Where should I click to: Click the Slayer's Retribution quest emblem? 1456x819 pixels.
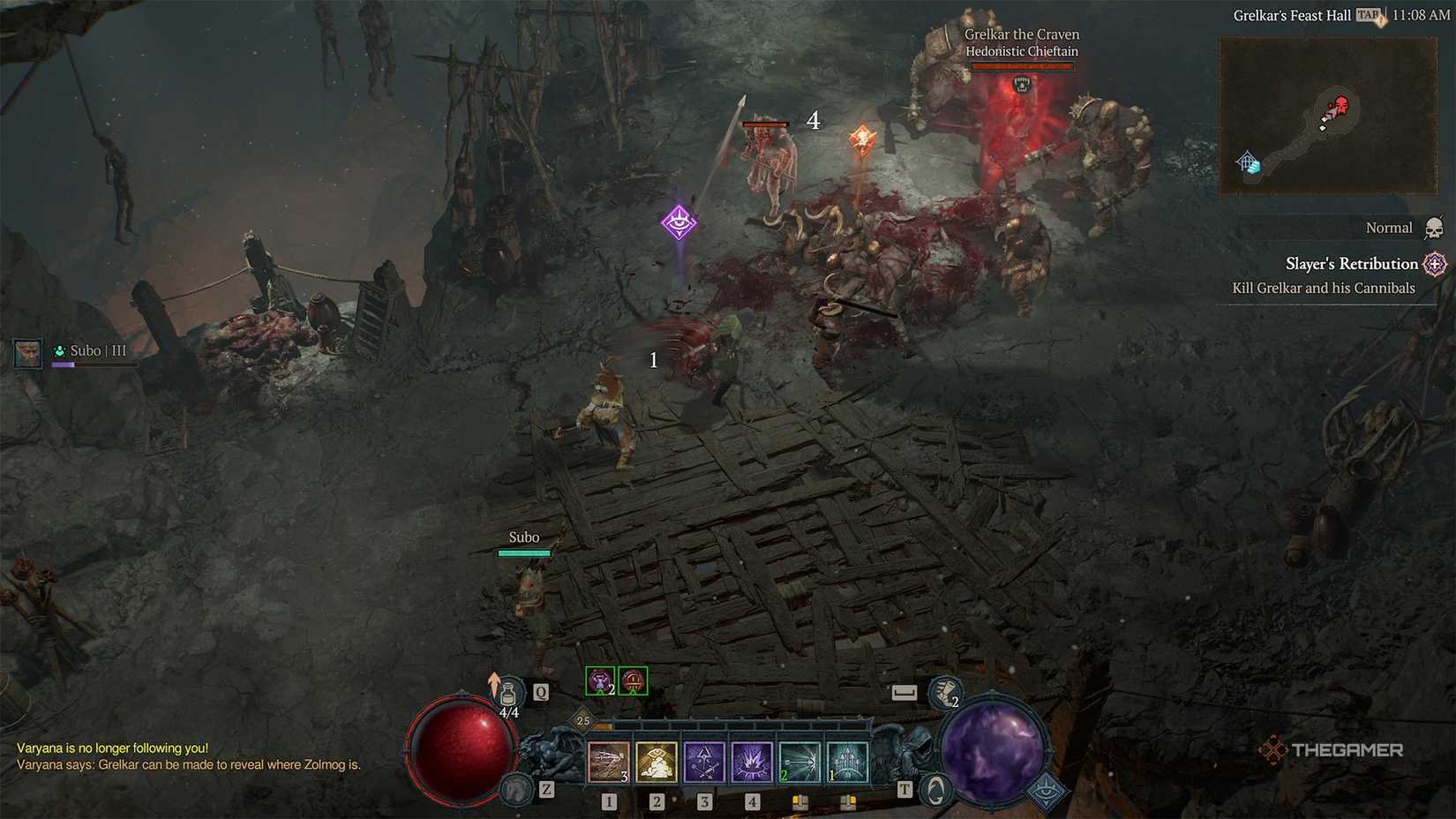click(1434, 264)
